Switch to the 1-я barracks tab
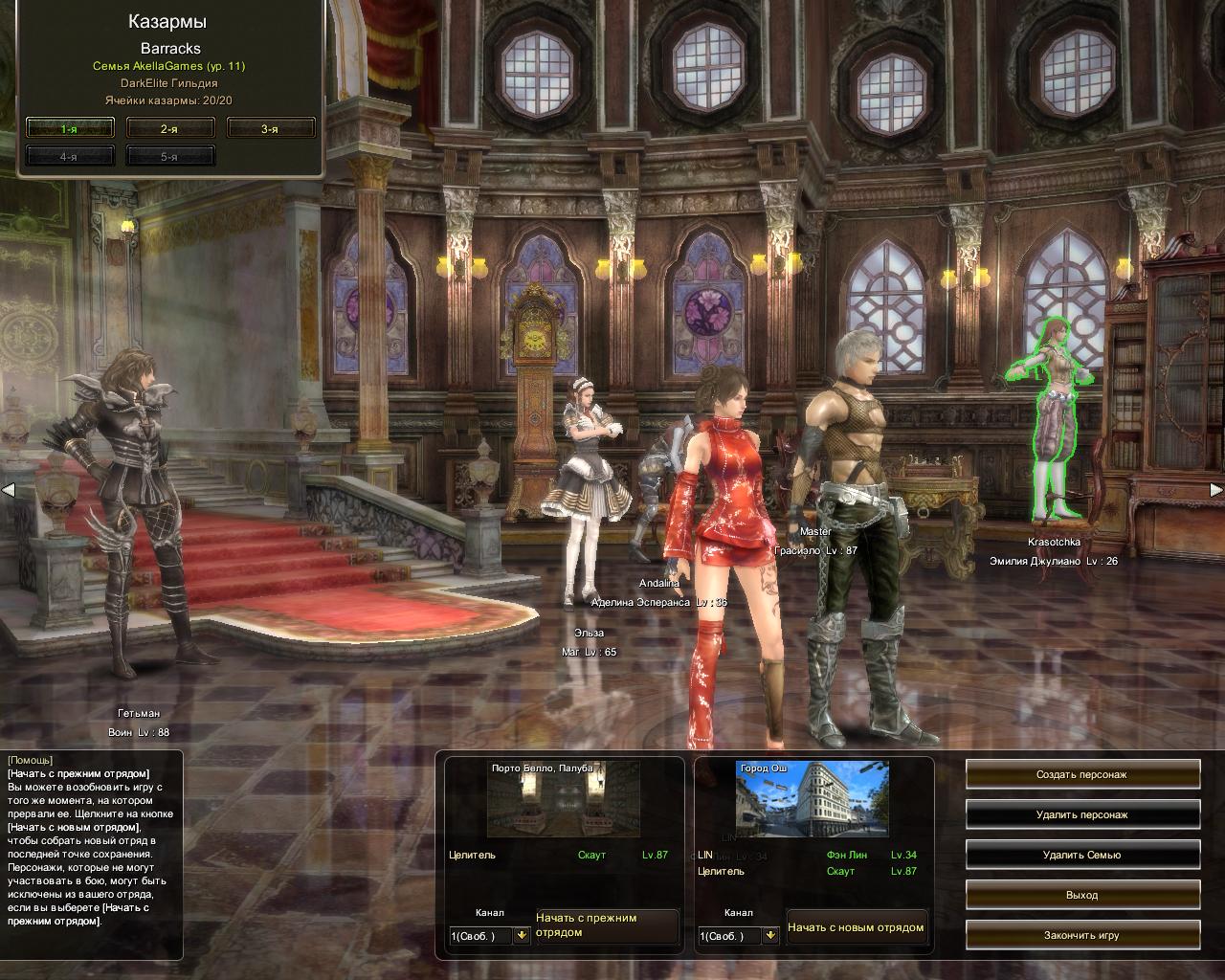 coord(70,128)
